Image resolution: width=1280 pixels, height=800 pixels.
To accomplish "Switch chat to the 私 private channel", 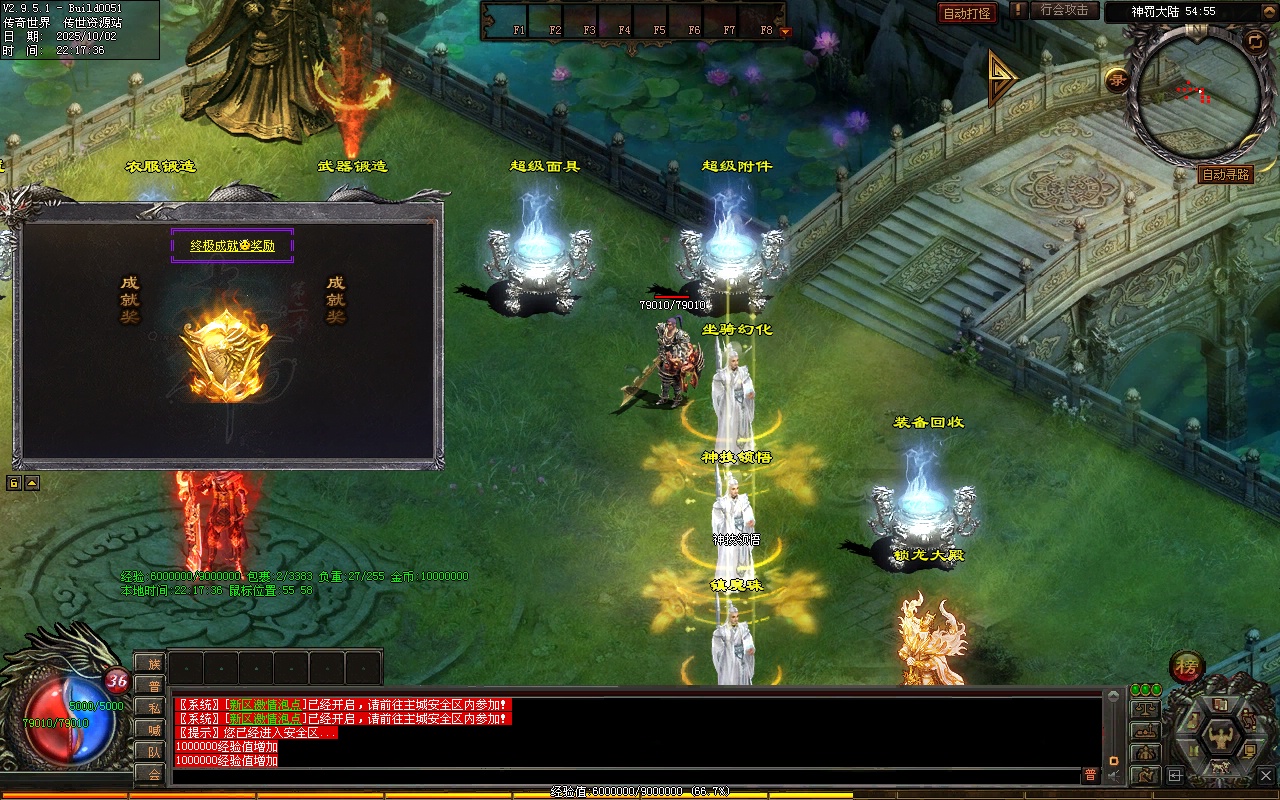I will 152,707.
